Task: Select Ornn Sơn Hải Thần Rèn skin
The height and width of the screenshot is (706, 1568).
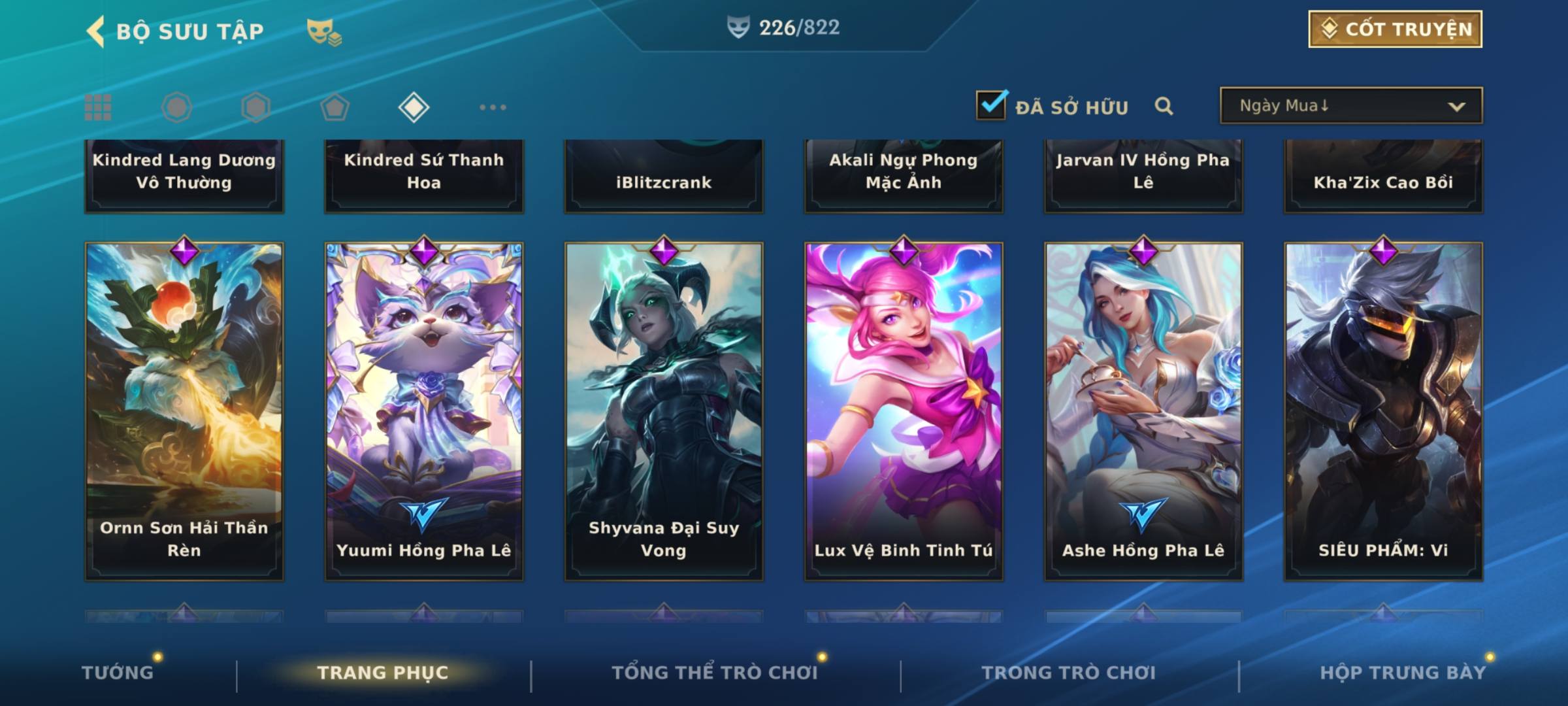Action: point(184,411)
